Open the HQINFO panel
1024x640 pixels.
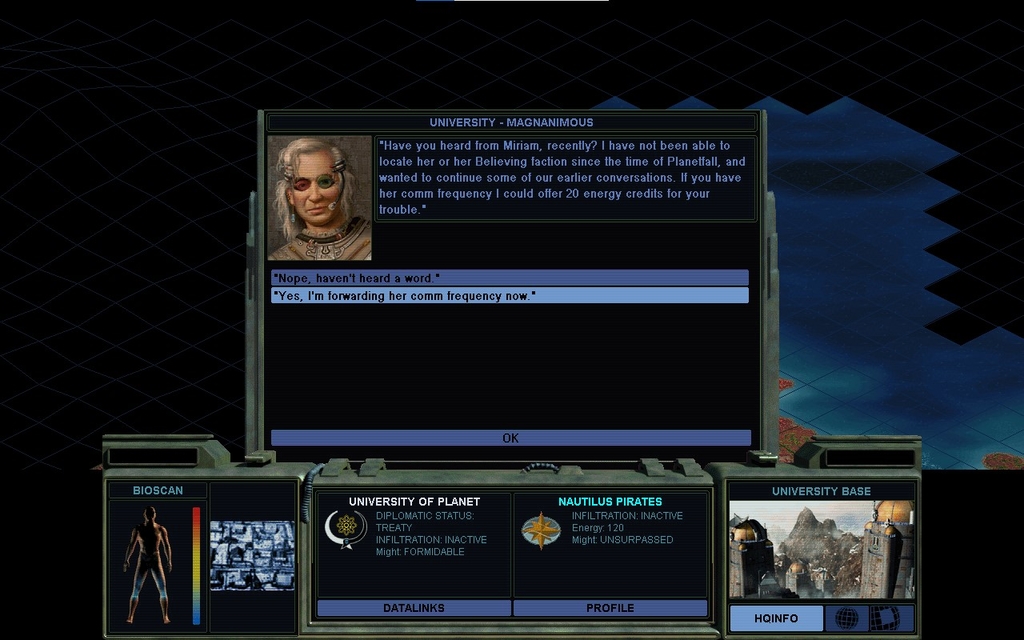pyautogui.click(x=776, y=618)
